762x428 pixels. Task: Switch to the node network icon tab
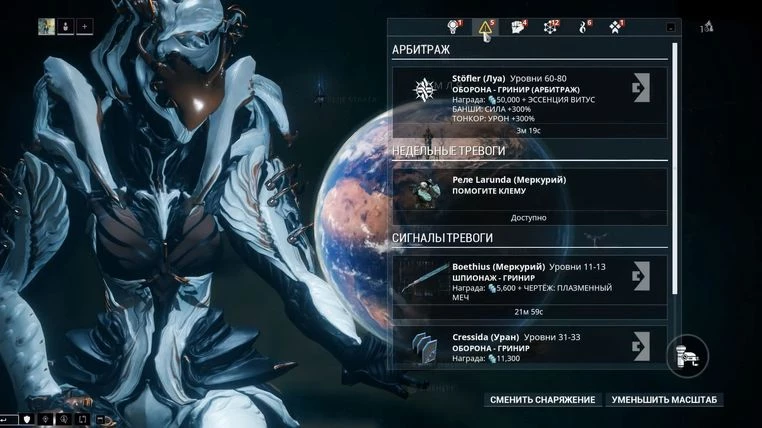tap(550, 27)
